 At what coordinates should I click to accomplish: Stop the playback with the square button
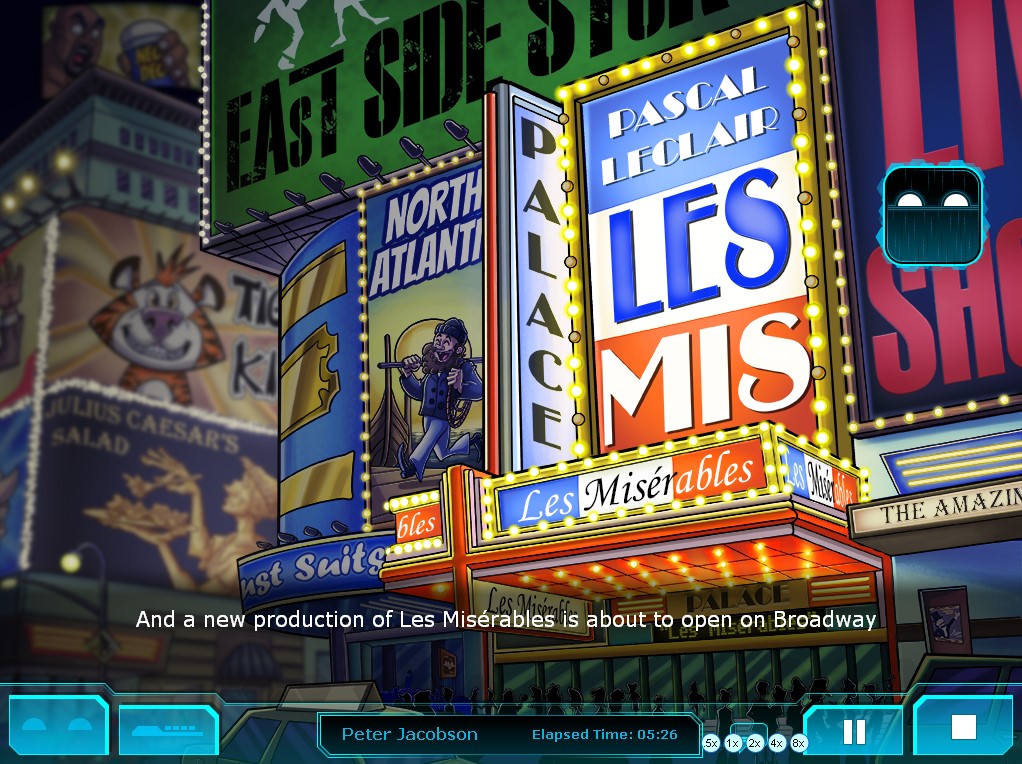pos(963,727)
